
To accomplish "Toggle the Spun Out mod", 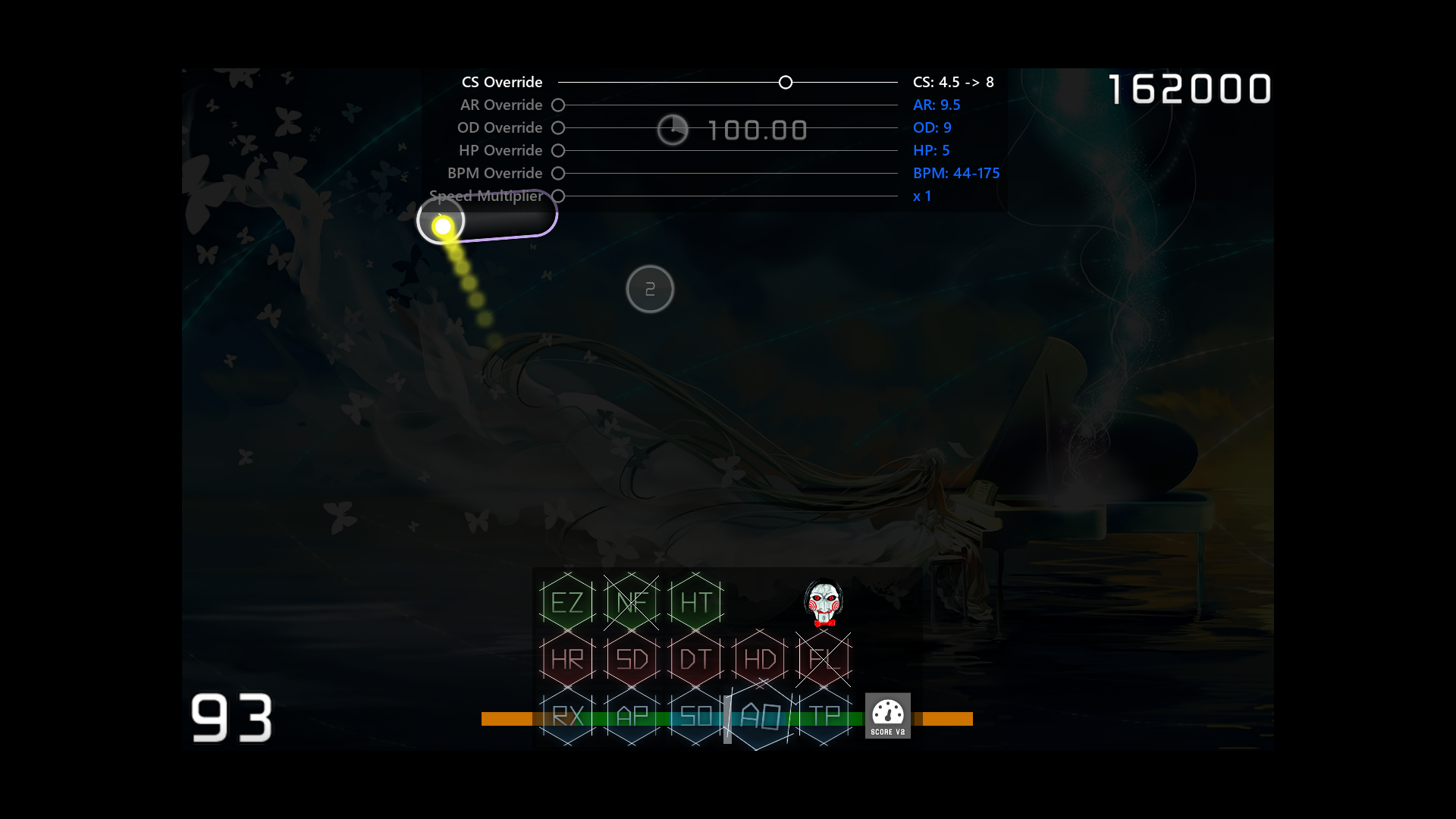I will 695,716.
